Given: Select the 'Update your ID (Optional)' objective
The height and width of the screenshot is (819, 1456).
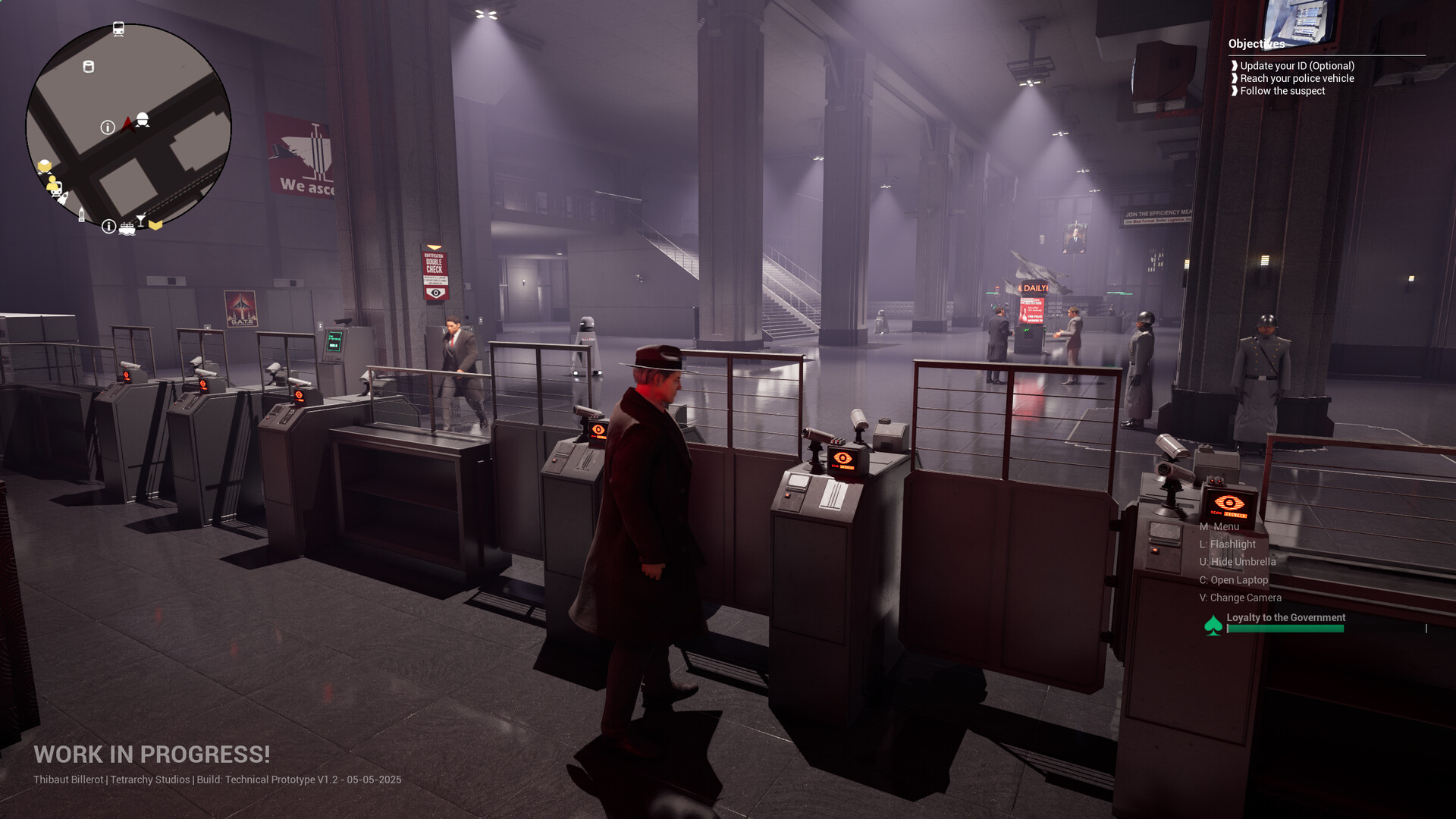Looking at the screenshot, I should pos(1297,66).
